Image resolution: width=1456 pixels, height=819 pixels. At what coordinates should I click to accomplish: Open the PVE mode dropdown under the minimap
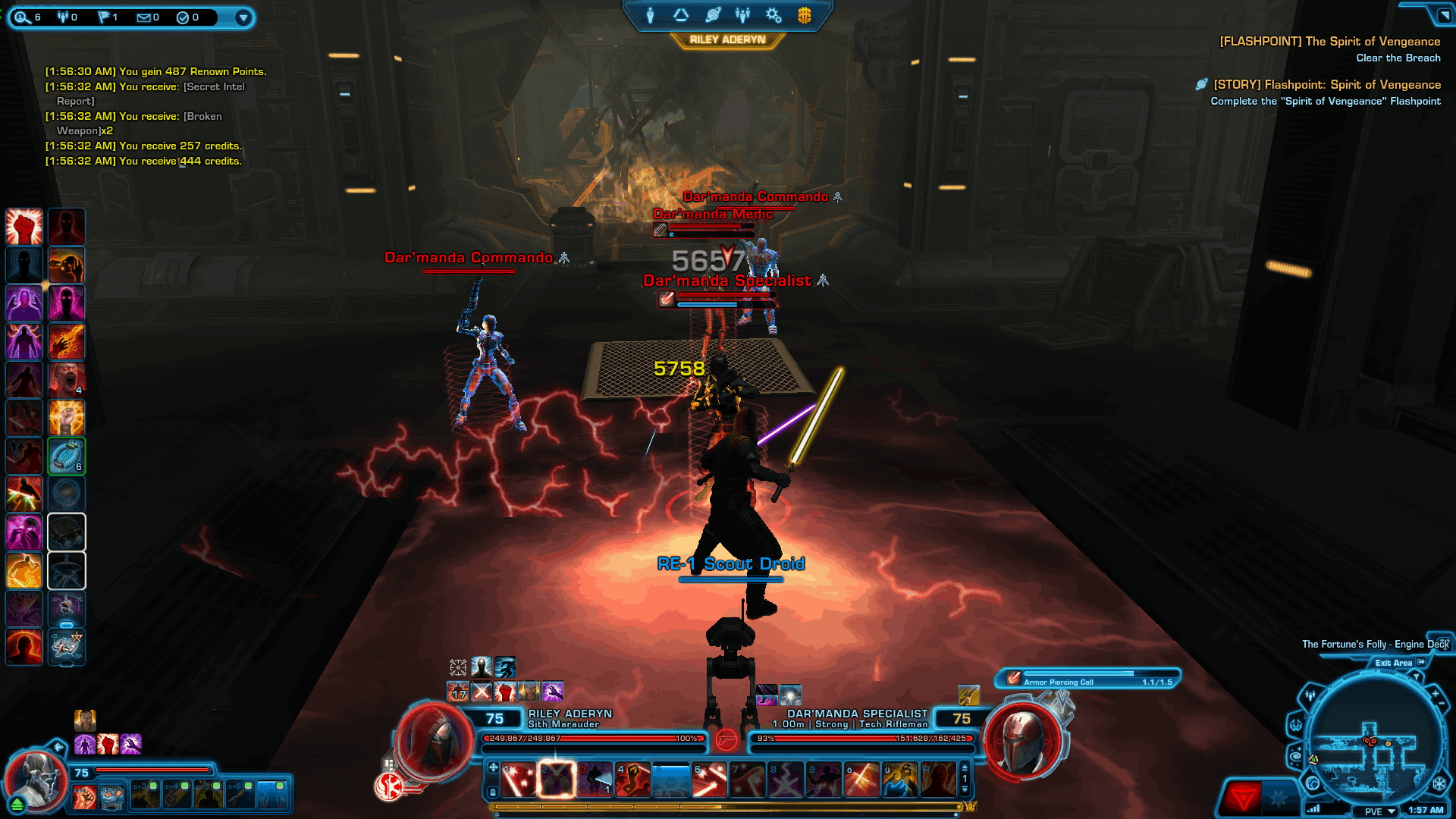point(1374,811)
